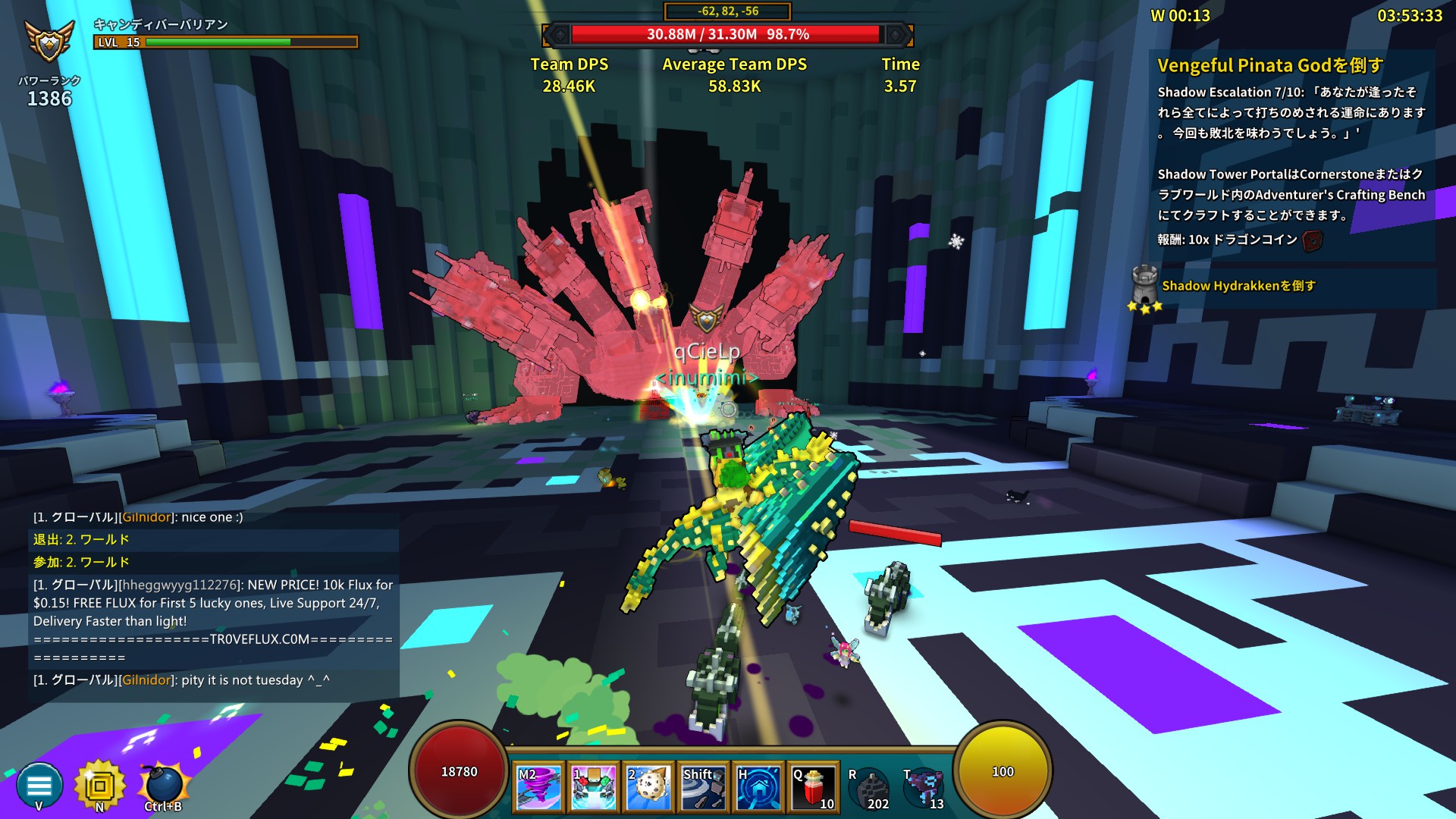Click the R bomb item showing 202

[x=871, y=786]
